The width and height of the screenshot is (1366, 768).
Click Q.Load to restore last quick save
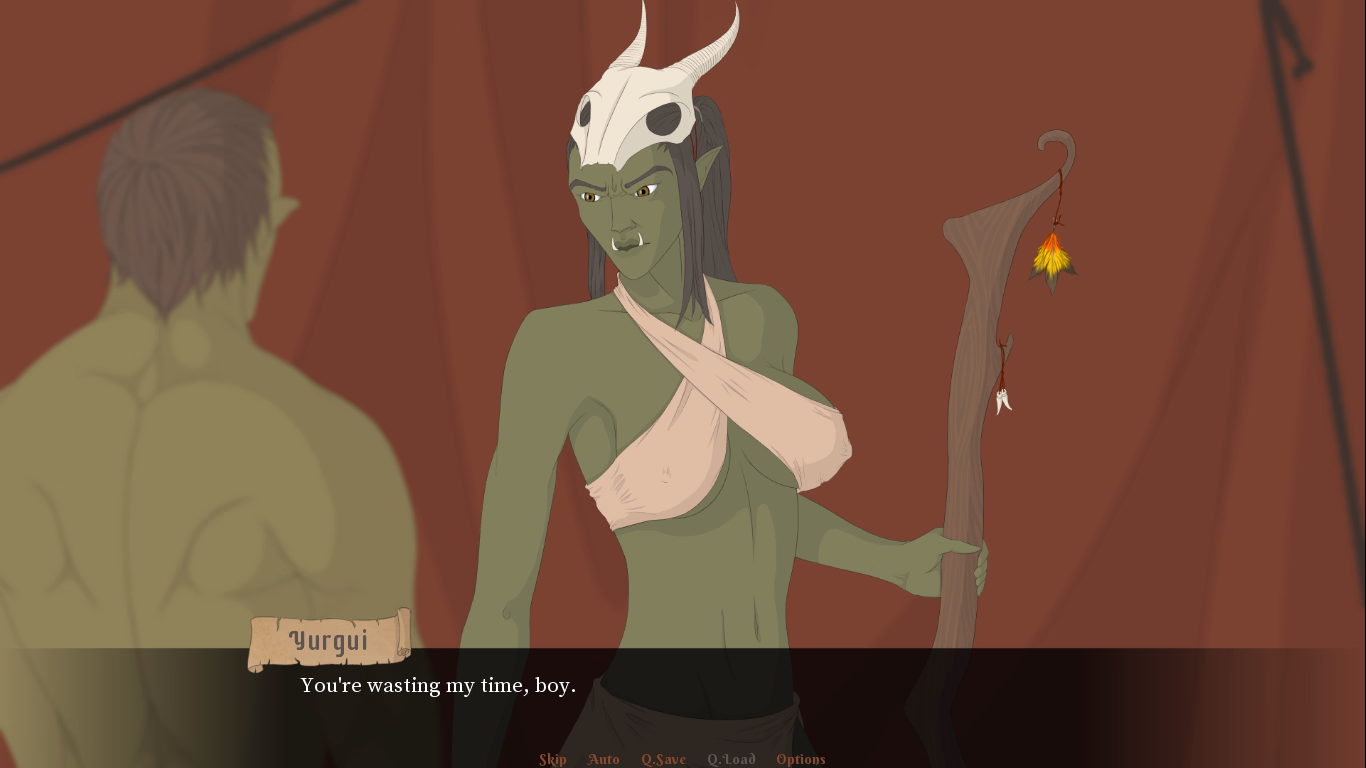coord(730,759)
